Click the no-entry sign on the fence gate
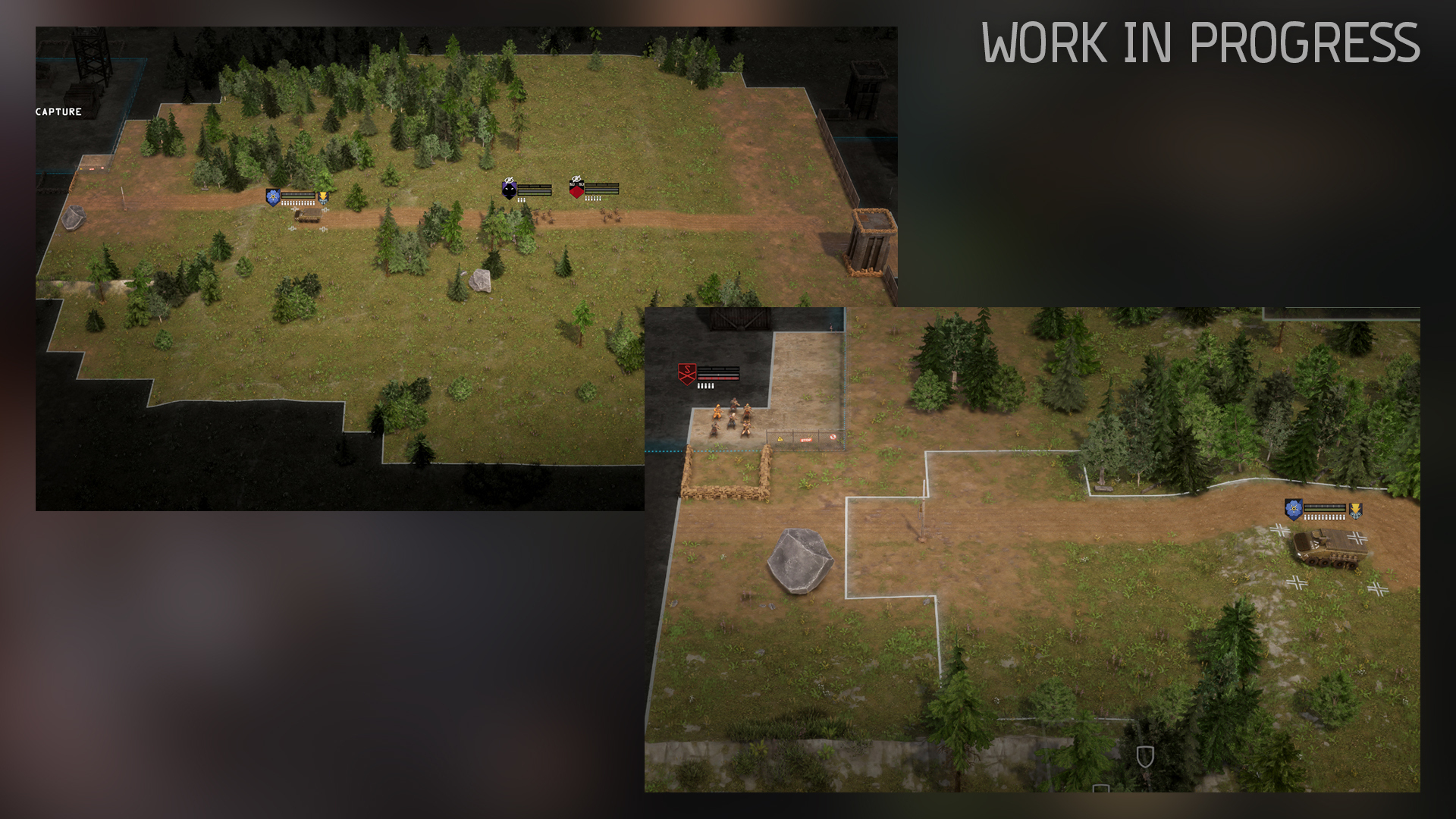Viewport: 1456px width, 819px height. point(833,438)
